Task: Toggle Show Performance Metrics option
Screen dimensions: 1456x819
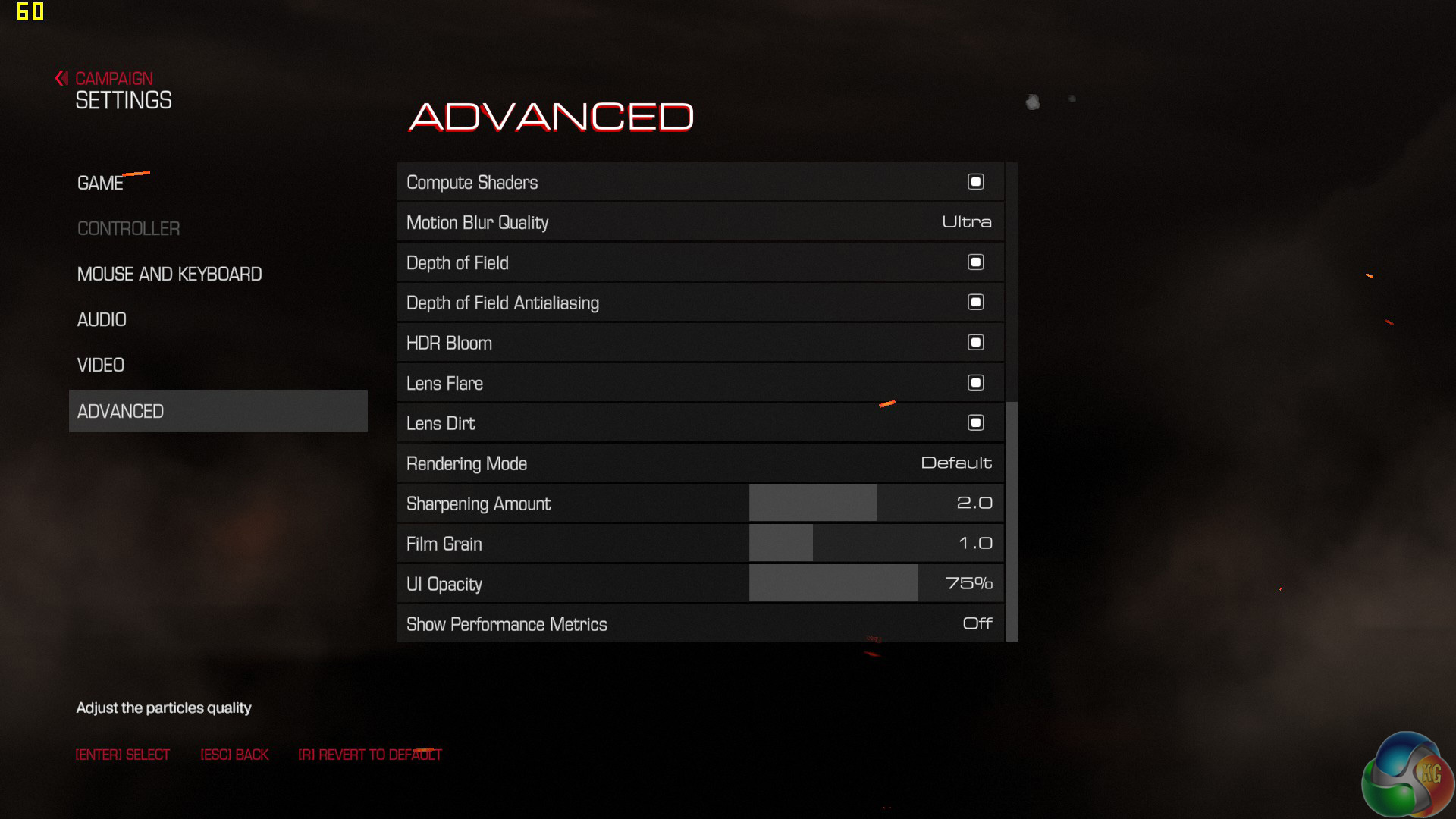Action: click(977, 624)
